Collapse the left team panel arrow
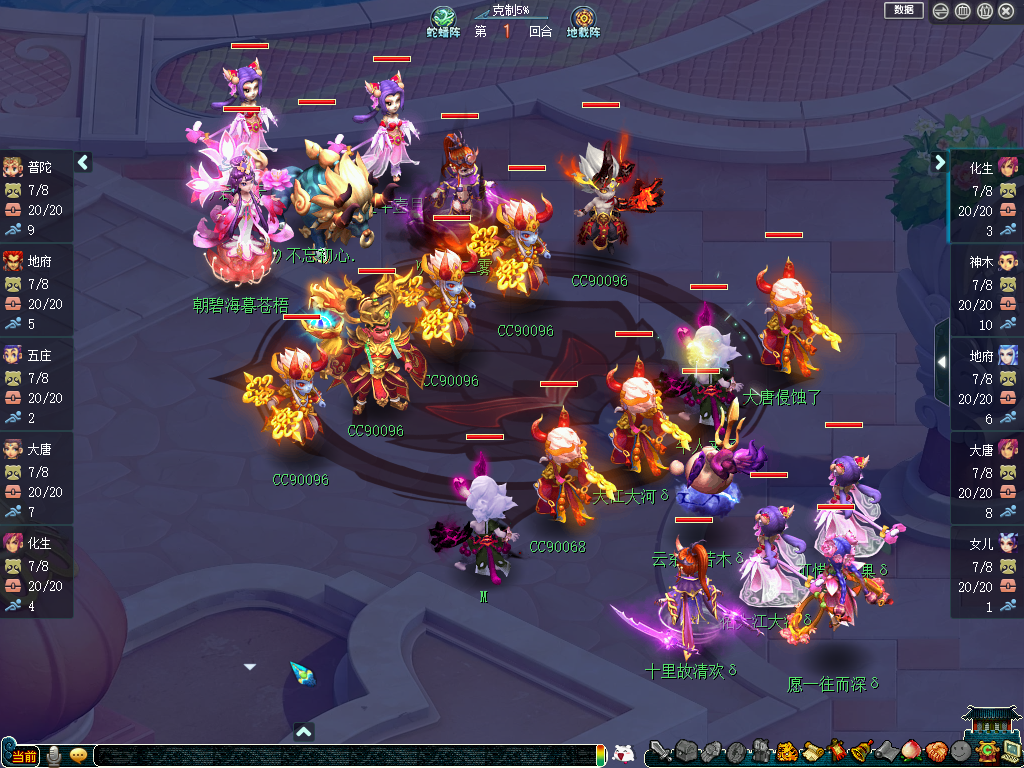 [x=83, y=162]
